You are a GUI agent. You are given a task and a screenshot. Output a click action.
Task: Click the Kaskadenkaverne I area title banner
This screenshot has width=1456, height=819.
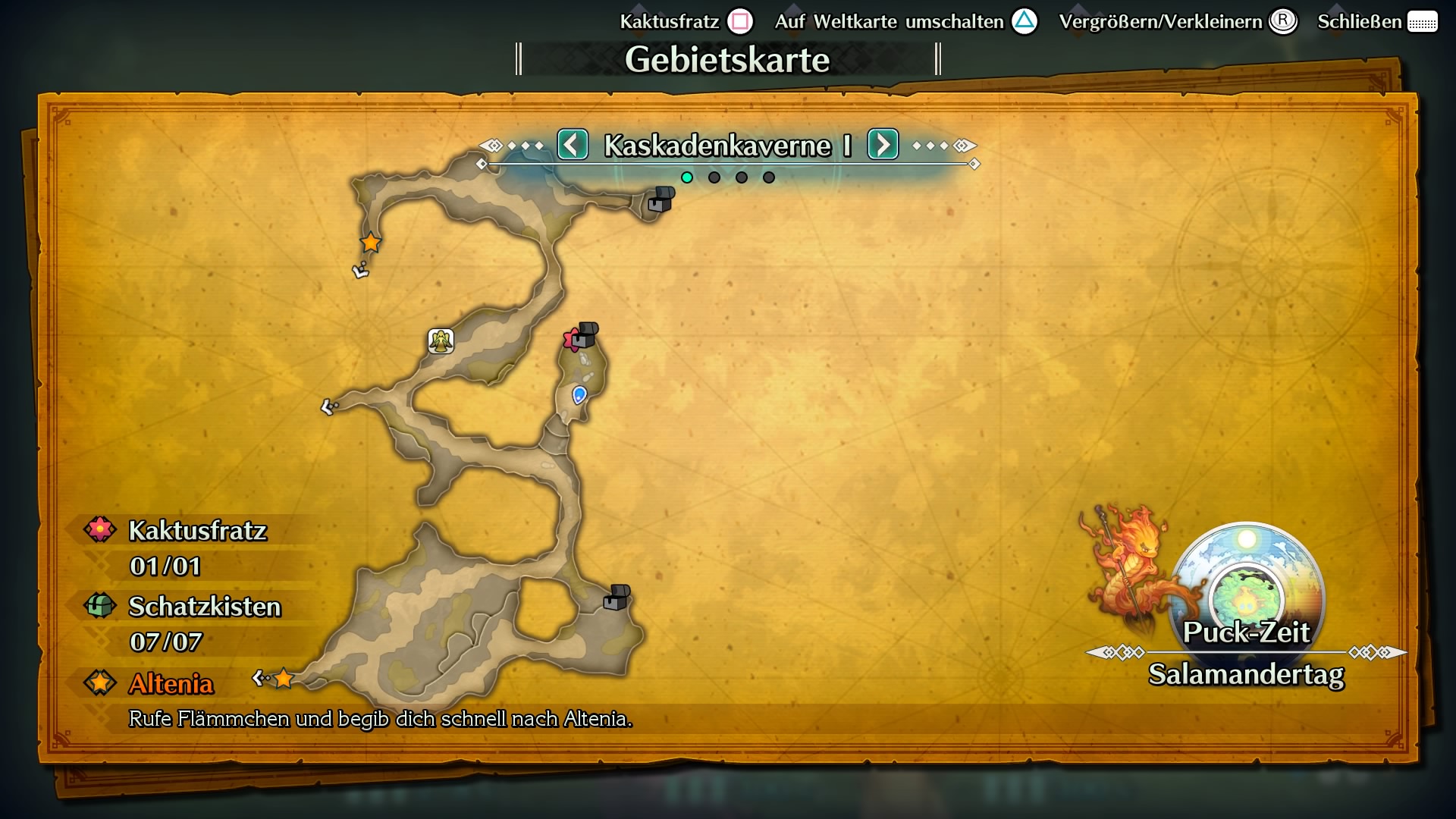(726, 145)
